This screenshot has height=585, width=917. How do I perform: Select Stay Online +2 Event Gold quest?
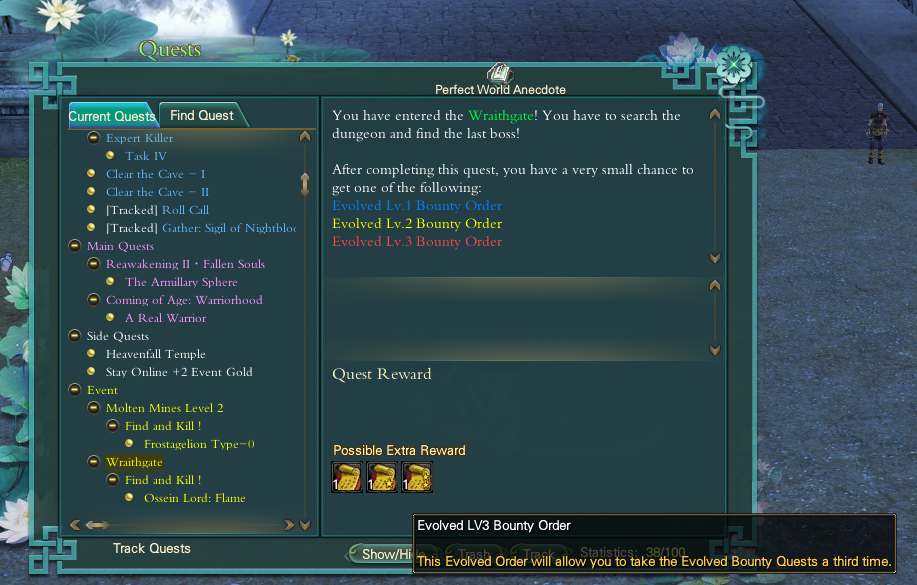coord(179,372)
